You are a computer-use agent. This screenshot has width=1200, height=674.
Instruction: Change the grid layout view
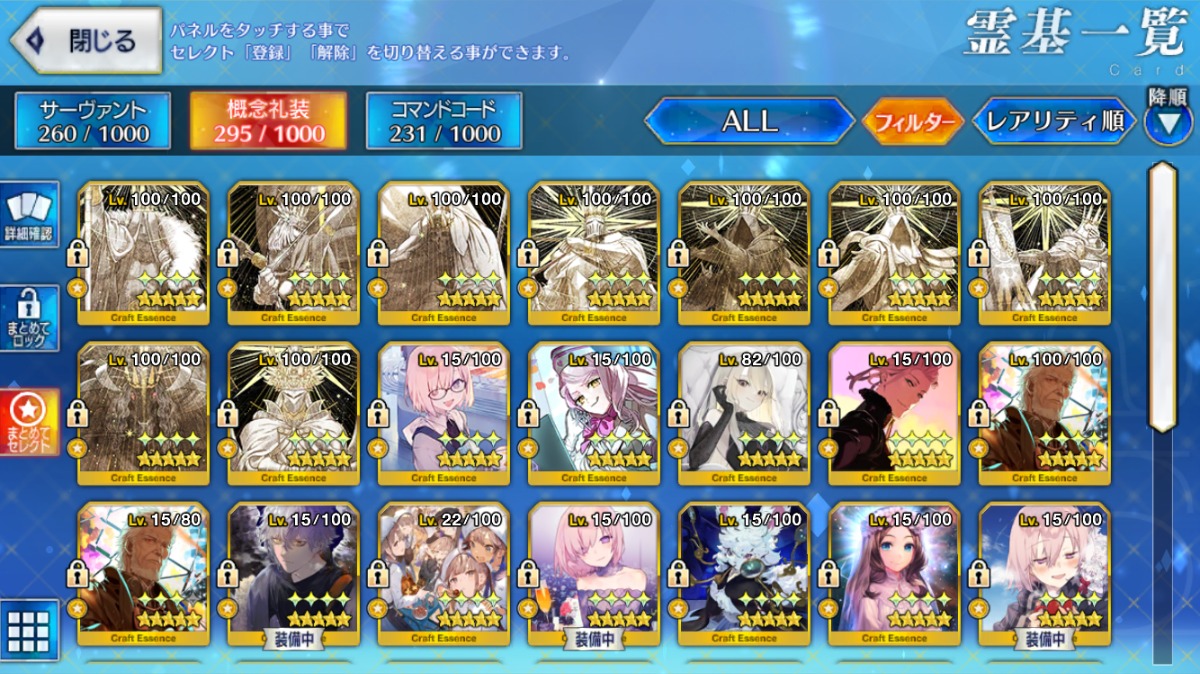(30, 630)
